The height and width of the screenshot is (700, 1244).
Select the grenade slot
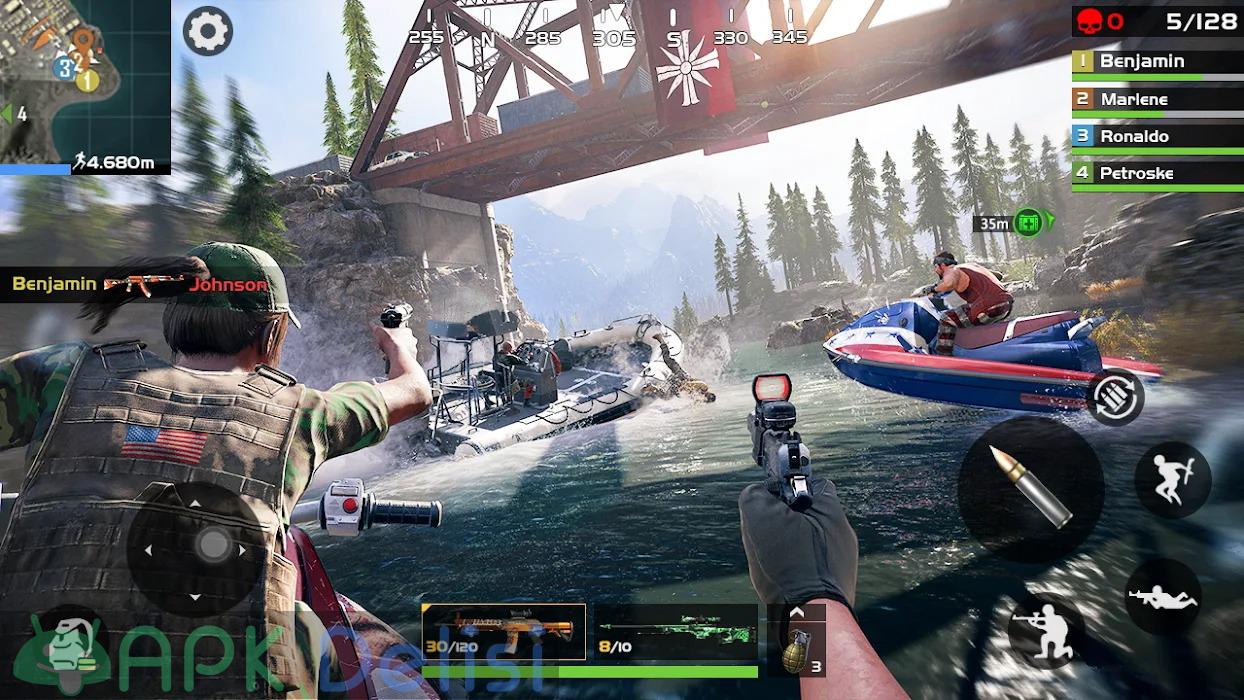point(797,651)
